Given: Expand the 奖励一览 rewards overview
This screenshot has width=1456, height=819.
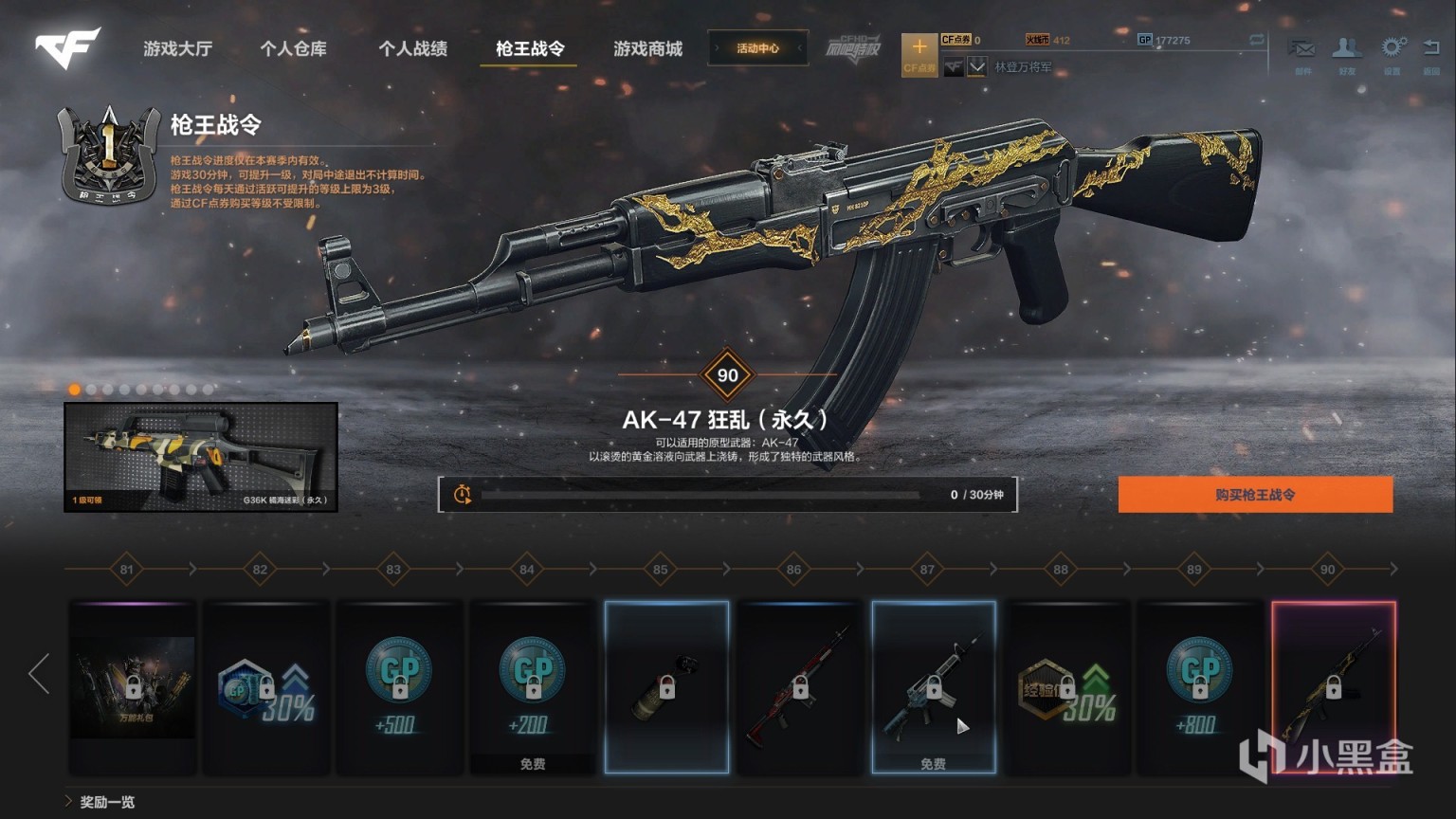Looking at the screenshot, I should (100, 802).
